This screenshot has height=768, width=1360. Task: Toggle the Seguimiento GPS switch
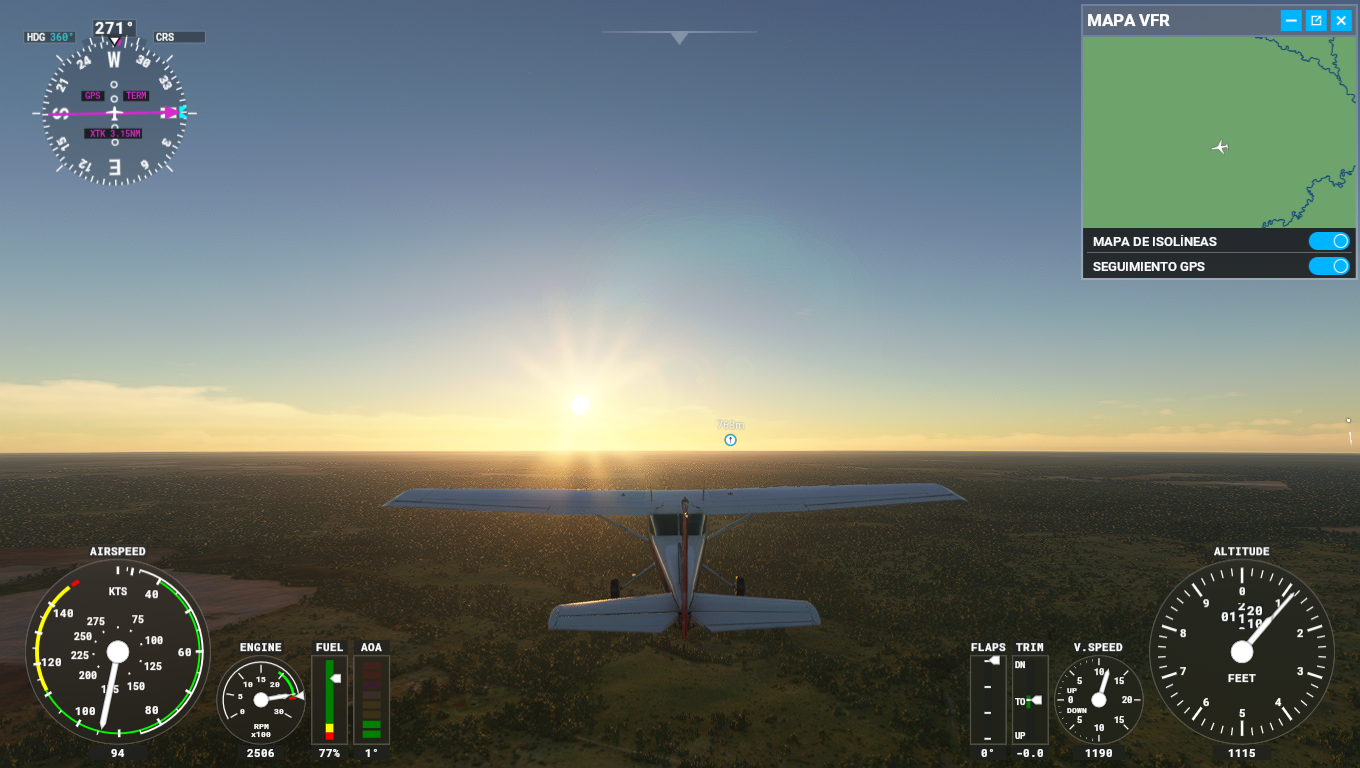(x=1329, y=266)
